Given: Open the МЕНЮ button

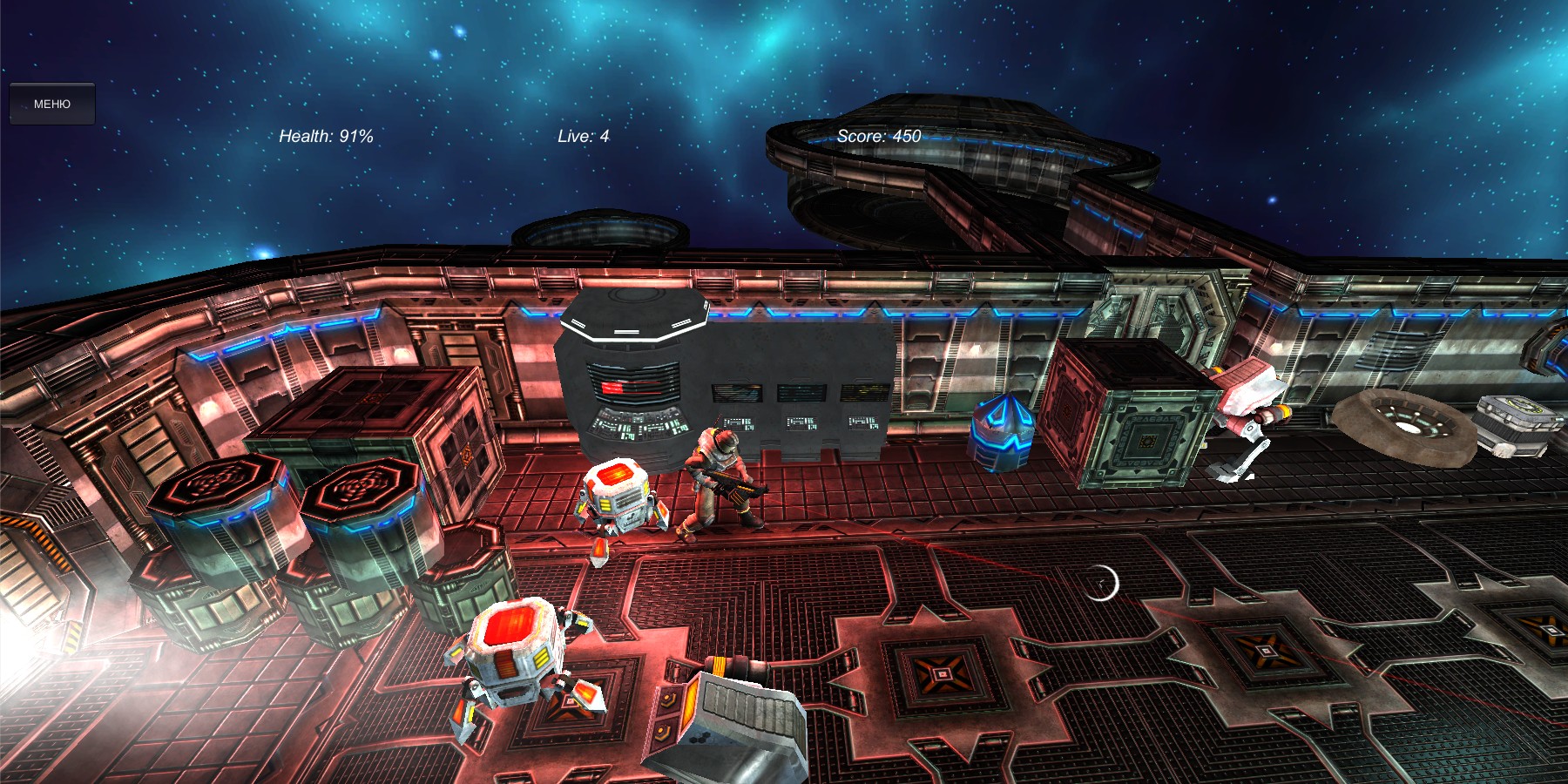Looking at the screenshot, I should coord(52,104).
